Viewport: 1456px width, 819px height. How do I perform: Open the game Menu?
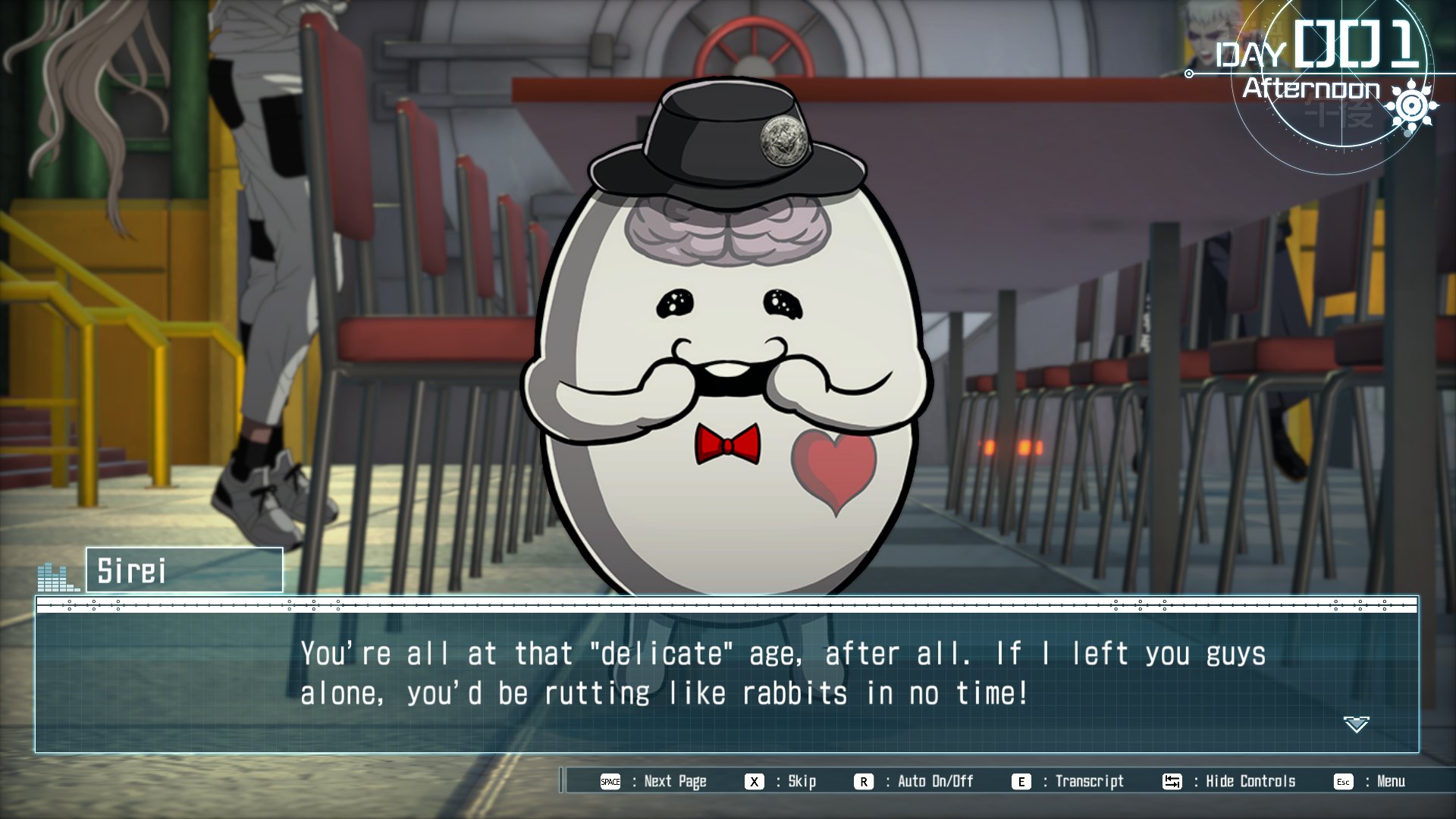[1370, 781]
